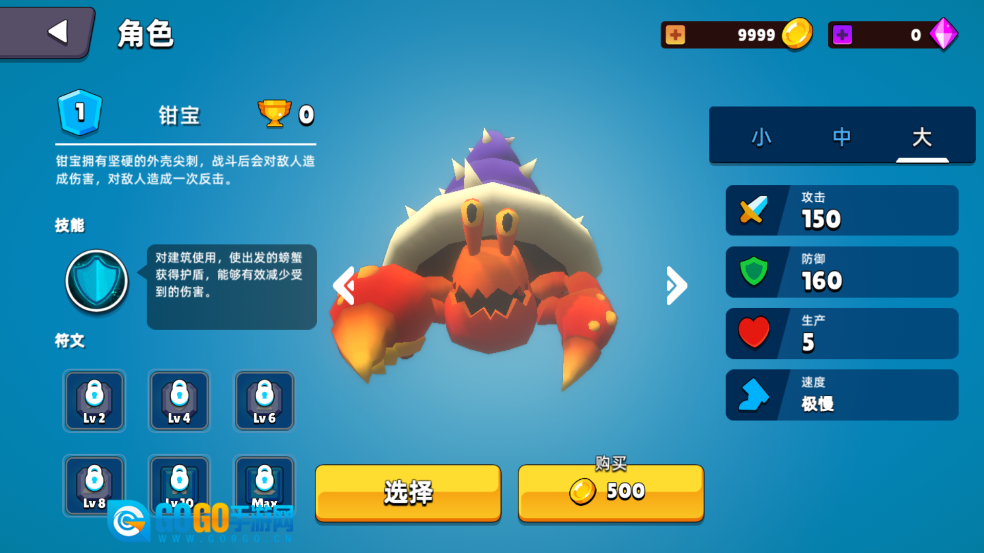Select the 大 size tab
The width and height of the screenshot is (984, 553).
click(x=921, y=137)
